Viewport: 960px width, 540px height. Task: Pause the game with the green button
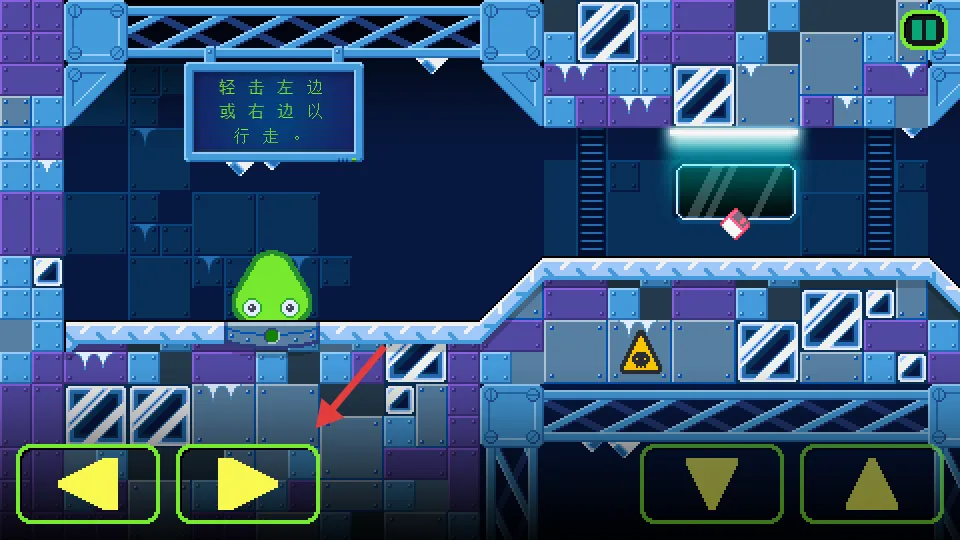(923, 30)
